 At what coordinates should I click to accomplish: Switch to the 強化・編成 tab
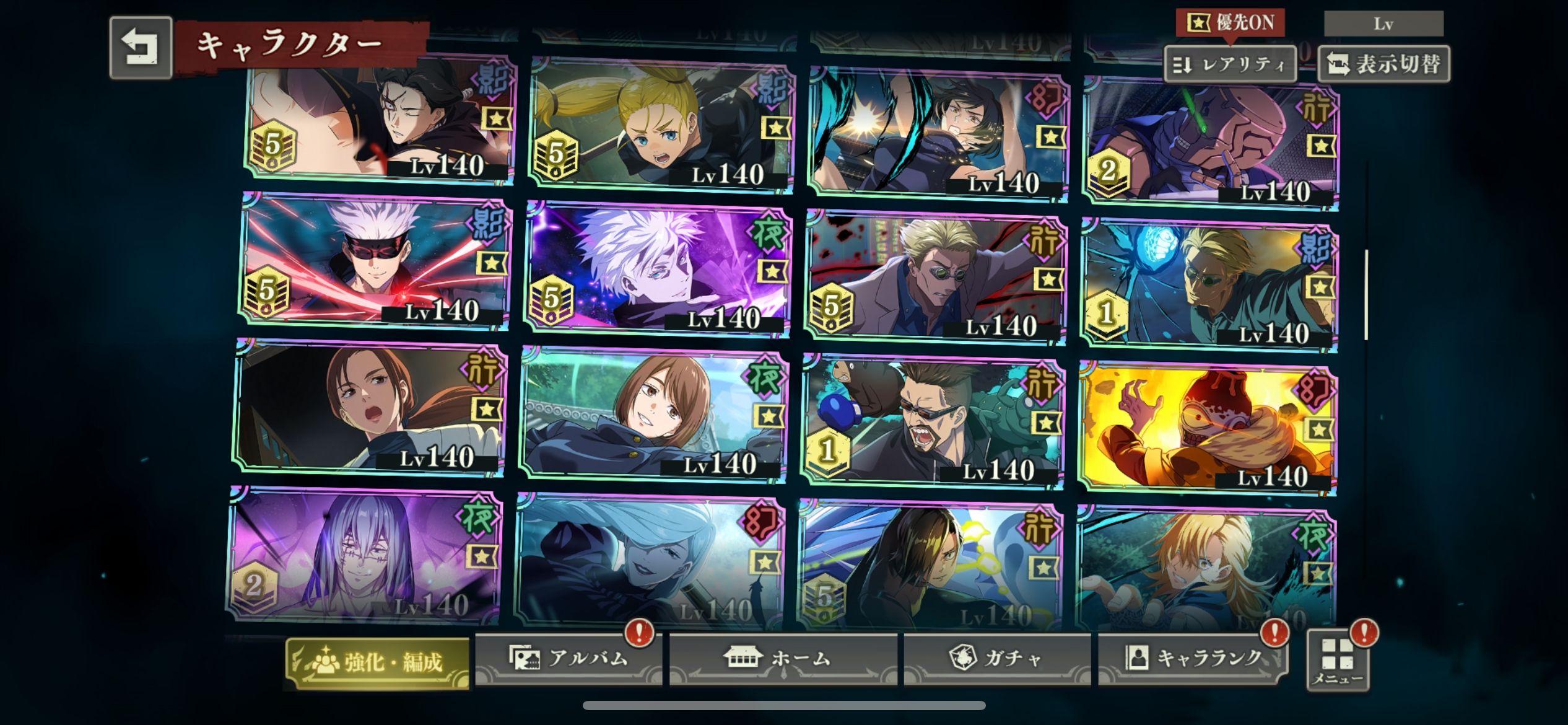pyautogui.click(x=377, y=662)
